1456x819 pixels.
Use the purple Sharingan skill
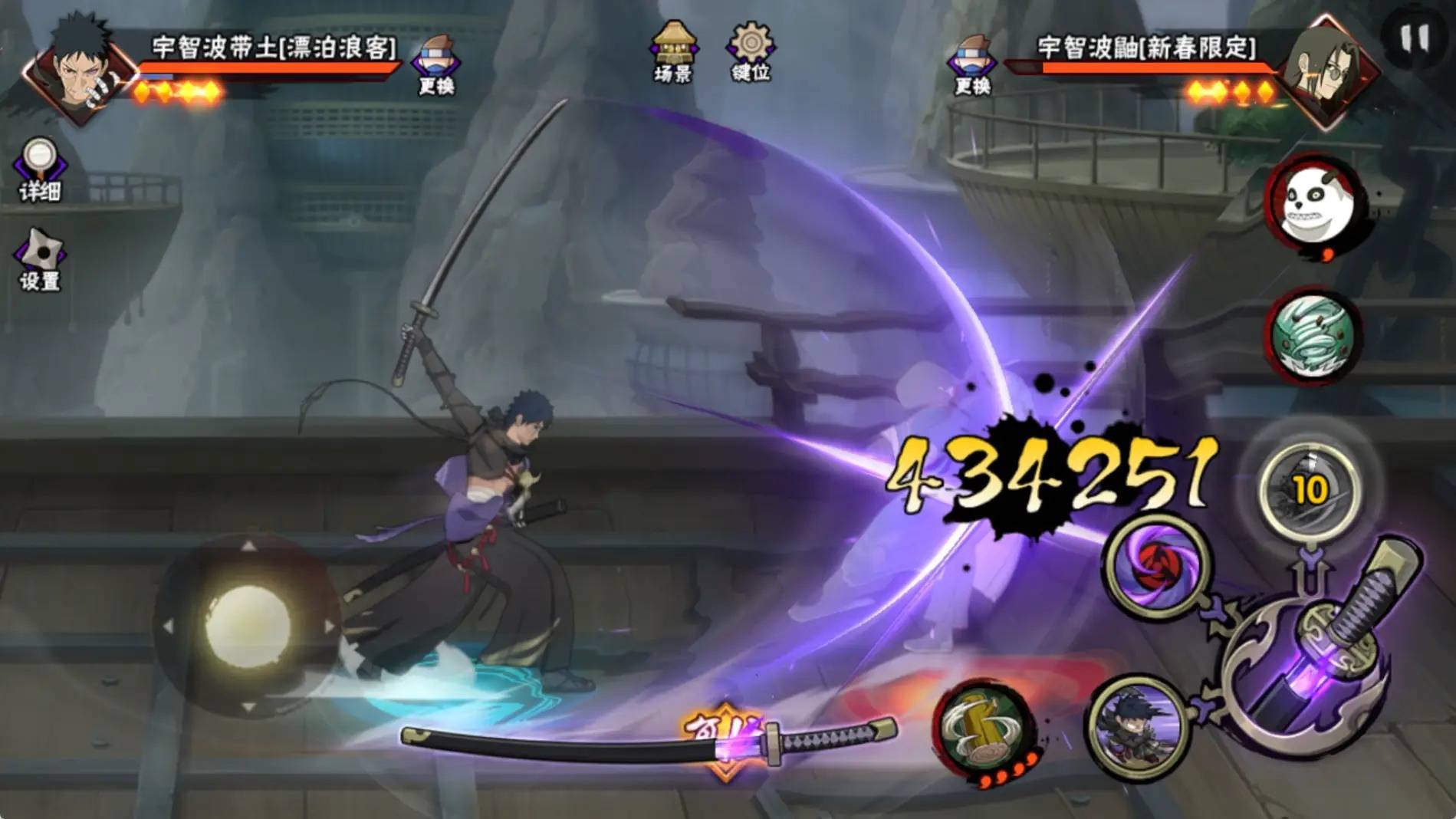pos(1157,564)
